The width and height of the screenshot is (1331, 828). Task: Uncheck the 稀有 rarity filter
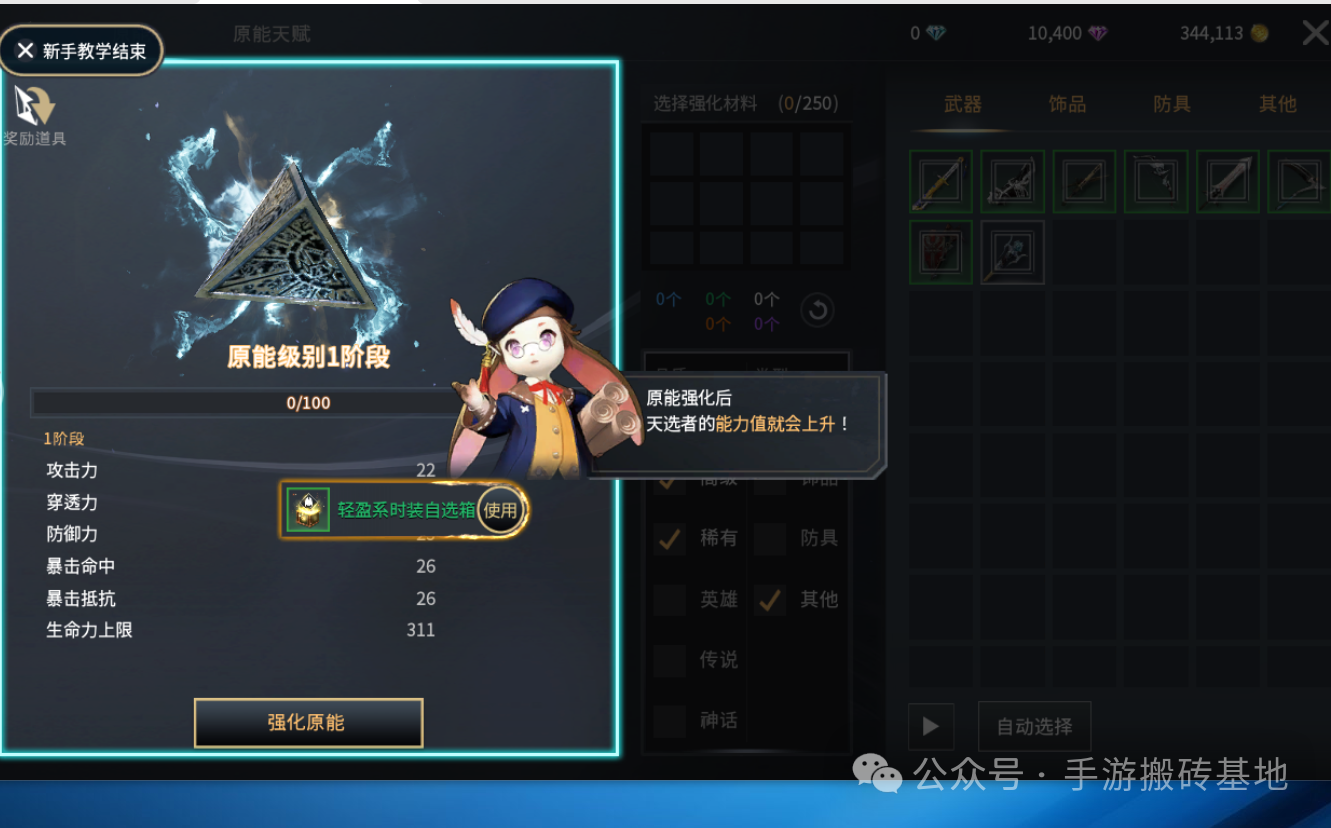(668, 538)
